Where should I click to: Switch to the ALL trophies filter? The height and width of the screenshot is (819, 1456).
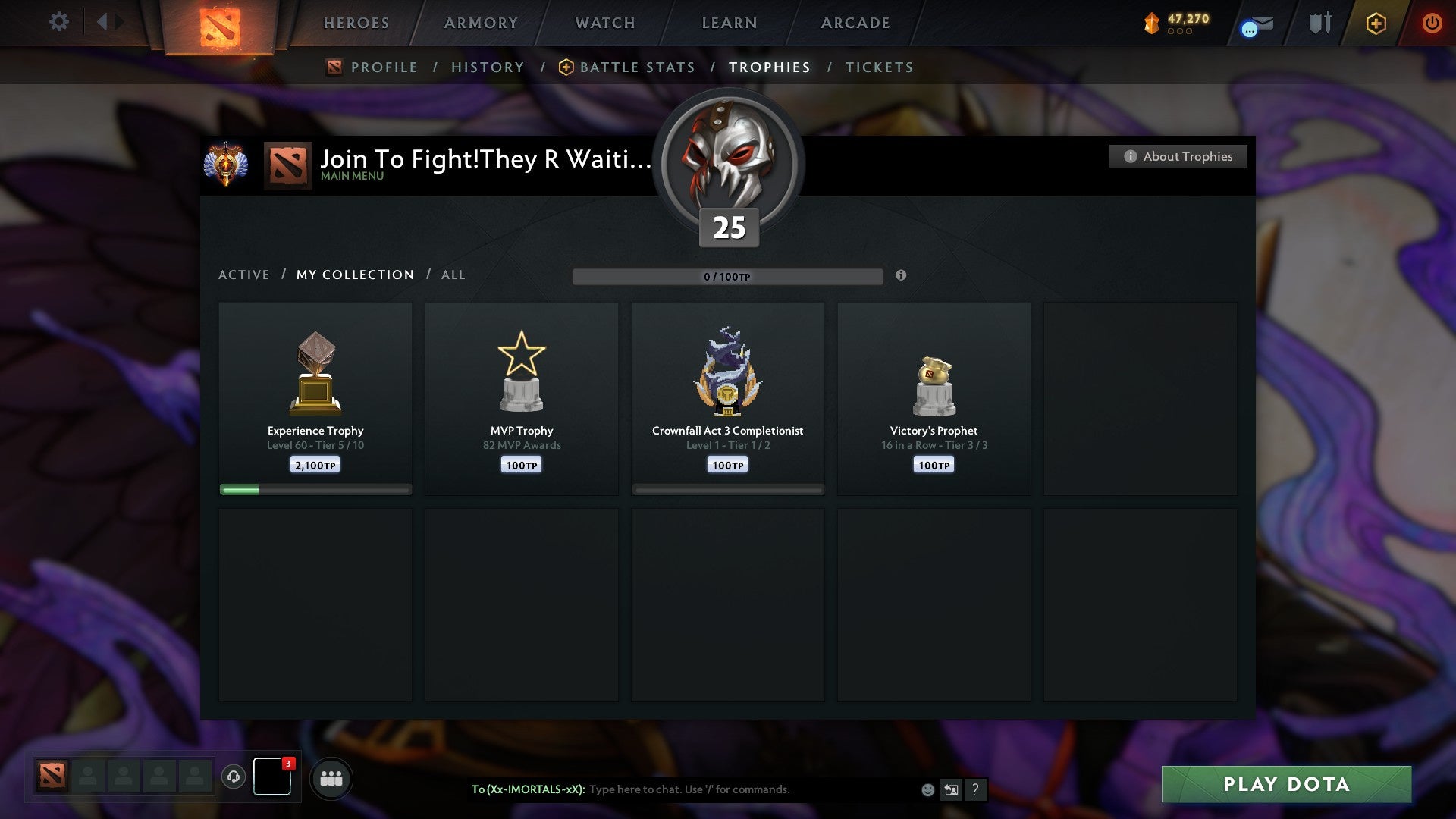pos(453,275)
